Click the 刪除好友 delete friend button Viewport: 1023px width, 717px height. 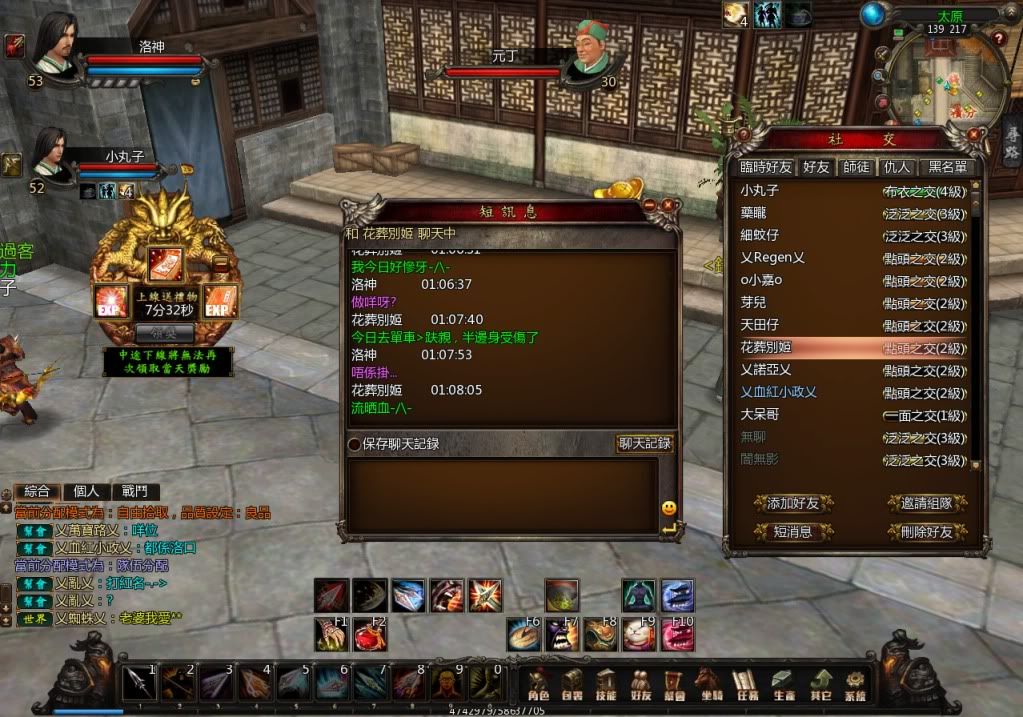(x=926, y=532)
